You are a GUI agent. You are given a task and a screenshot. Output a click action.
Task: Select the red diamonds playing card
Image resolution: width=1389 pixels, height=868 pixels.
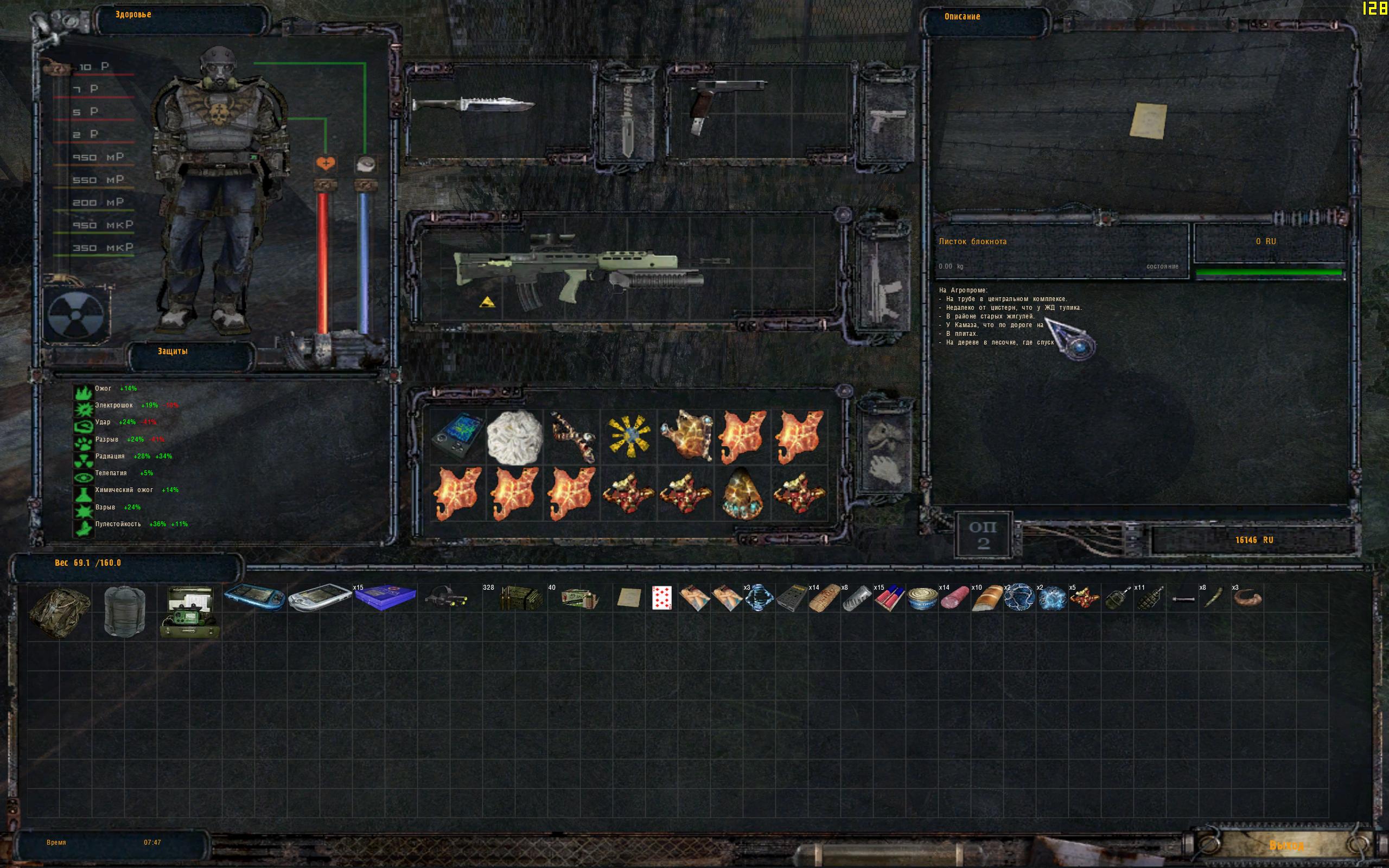coord(661,598)
